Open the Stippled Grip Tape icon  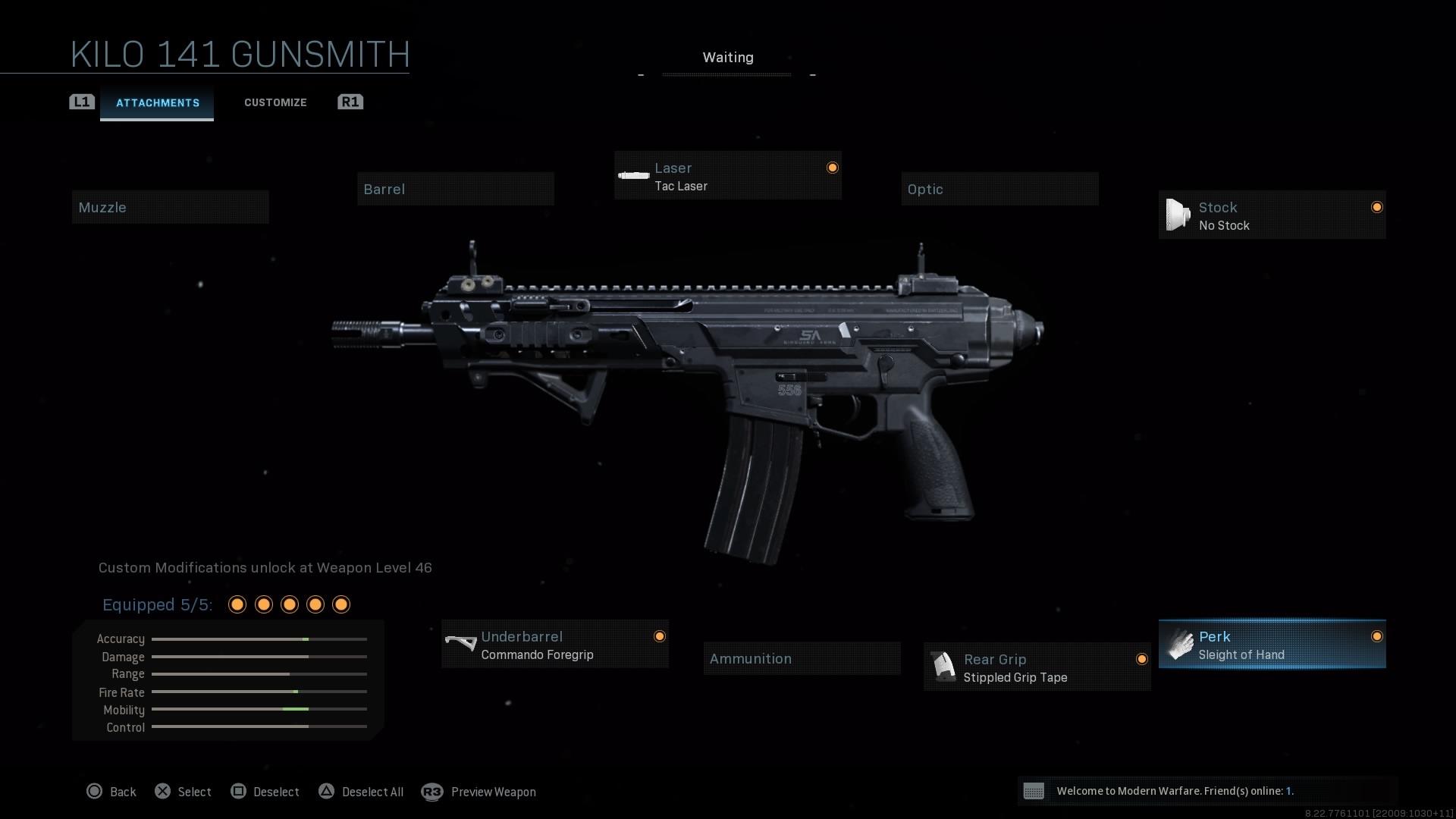pyautogui.click(x=943, y=667)
